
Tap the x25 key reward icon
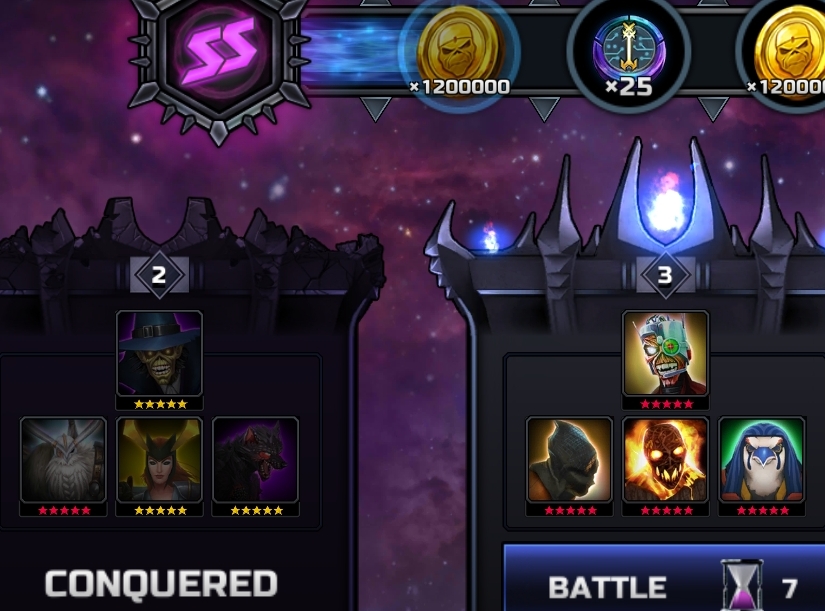point(628,52)
